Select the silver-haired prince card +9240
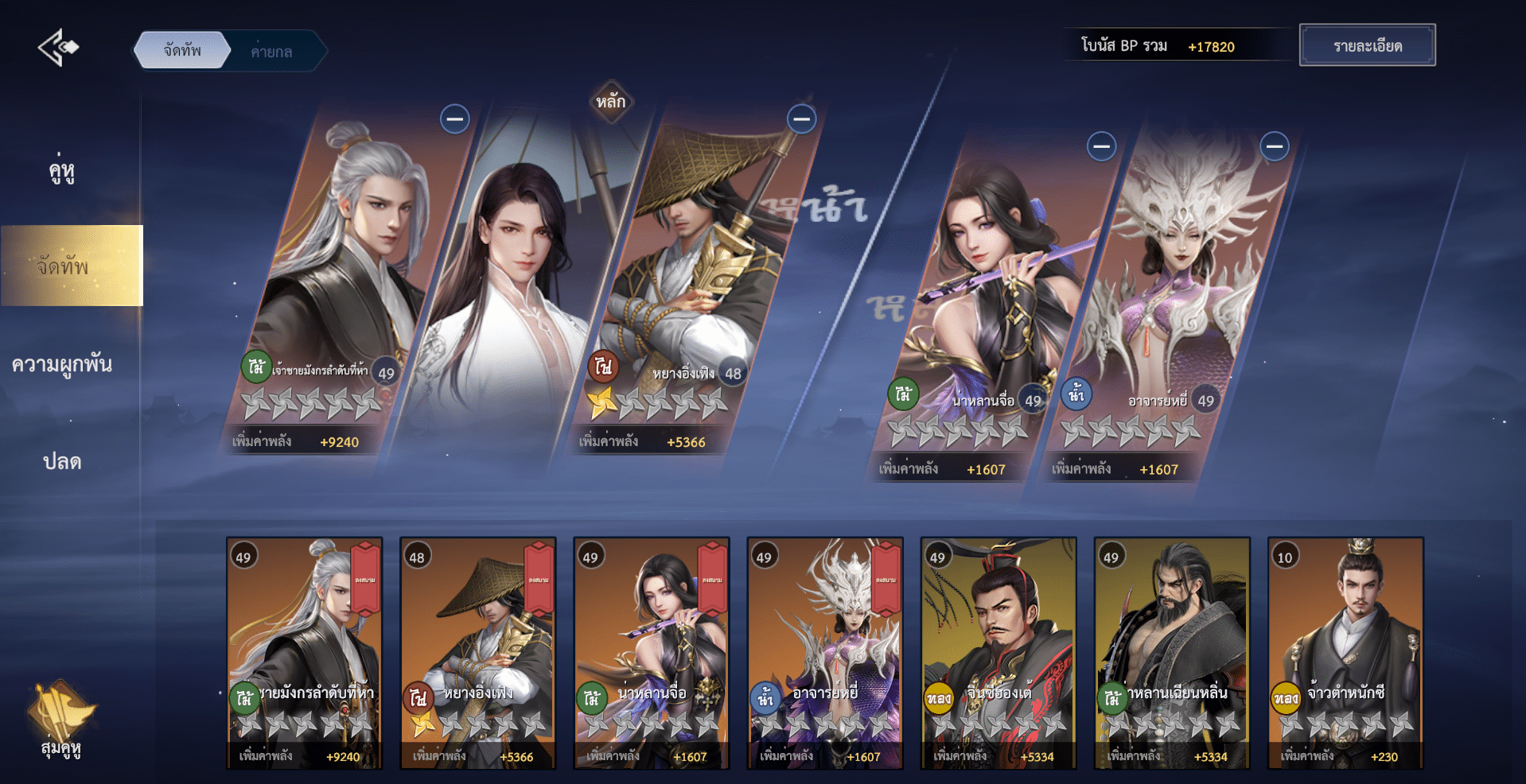 pos(305,653)
